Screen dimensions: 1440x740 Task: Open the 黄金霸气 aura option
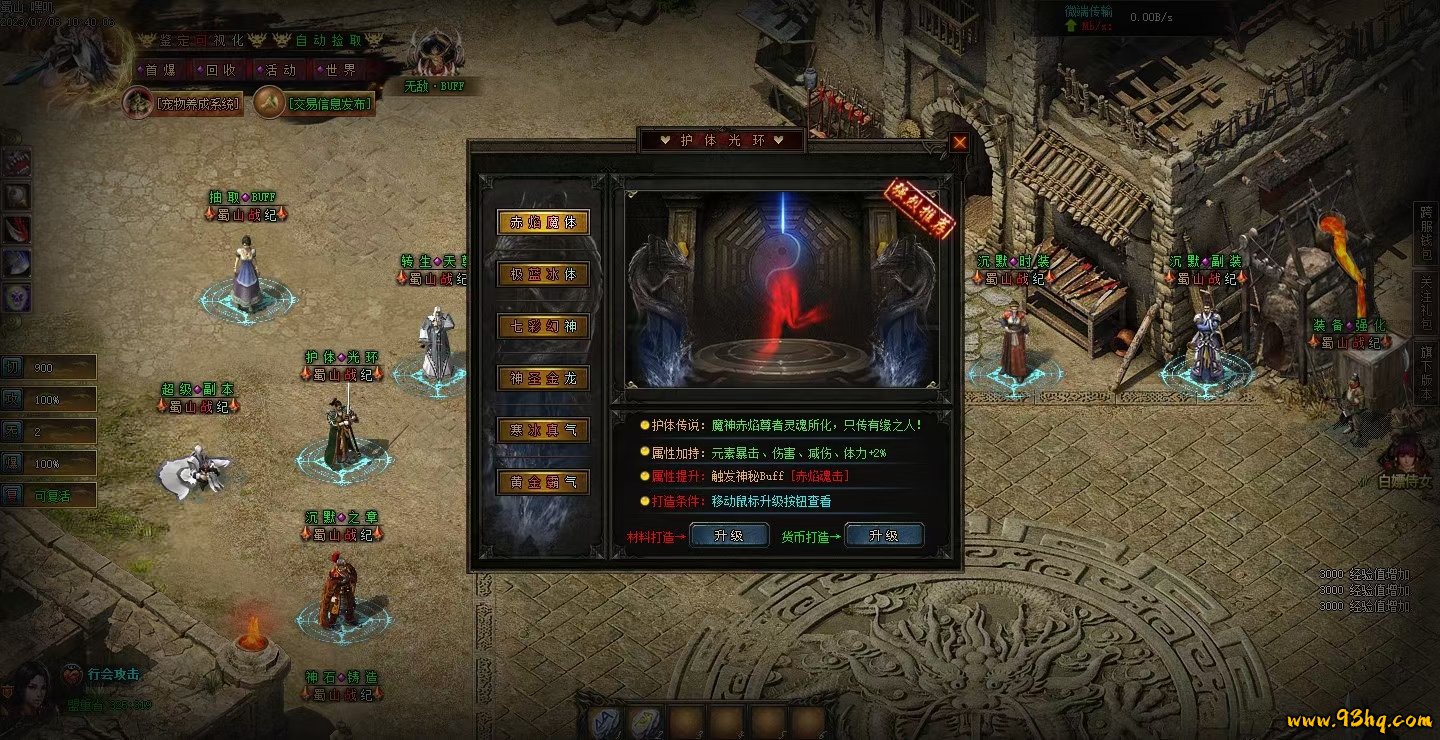coord(543,482)
